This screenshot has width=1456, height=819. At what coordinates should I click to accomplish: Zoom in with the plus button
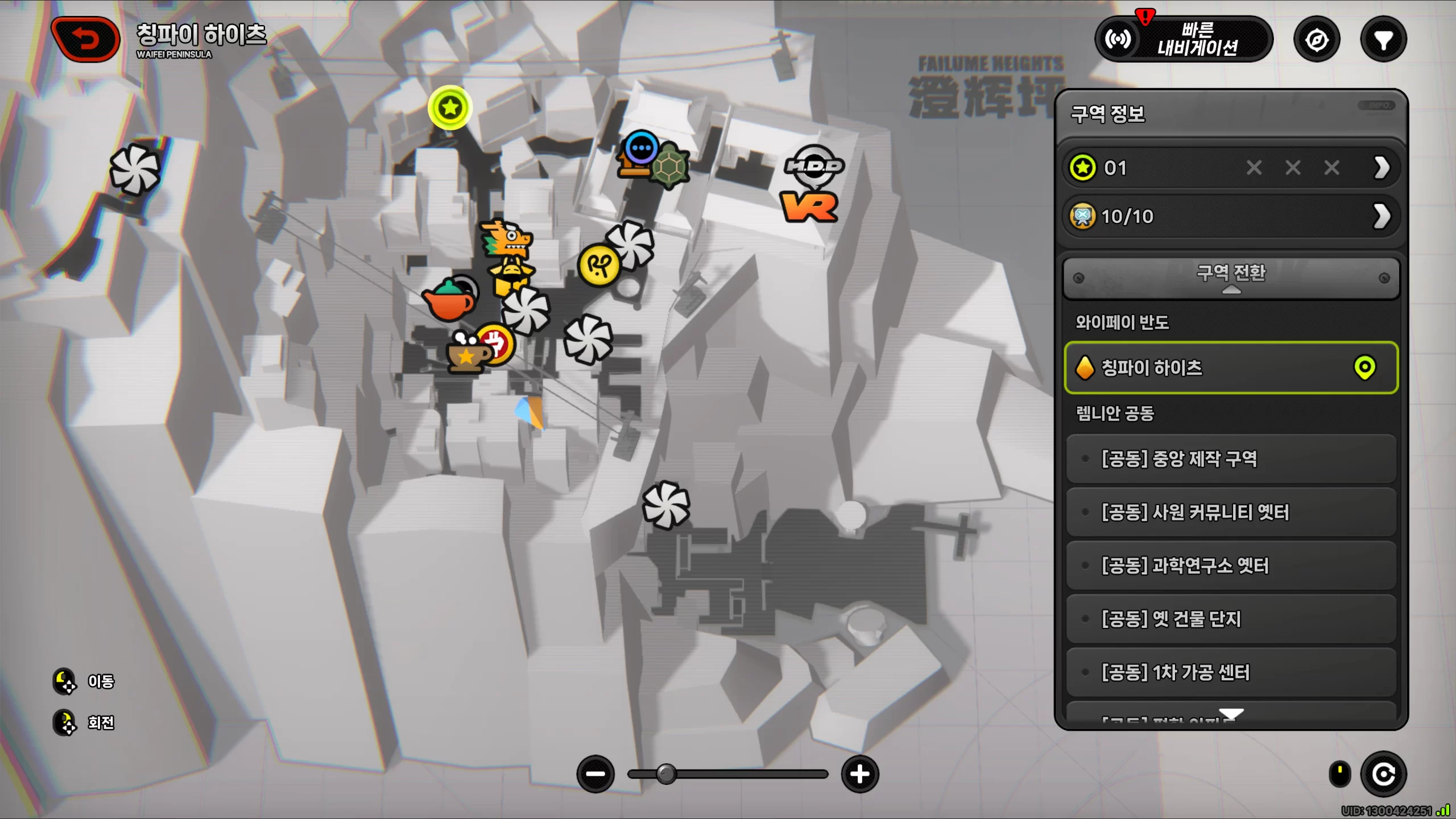[859, 774]
